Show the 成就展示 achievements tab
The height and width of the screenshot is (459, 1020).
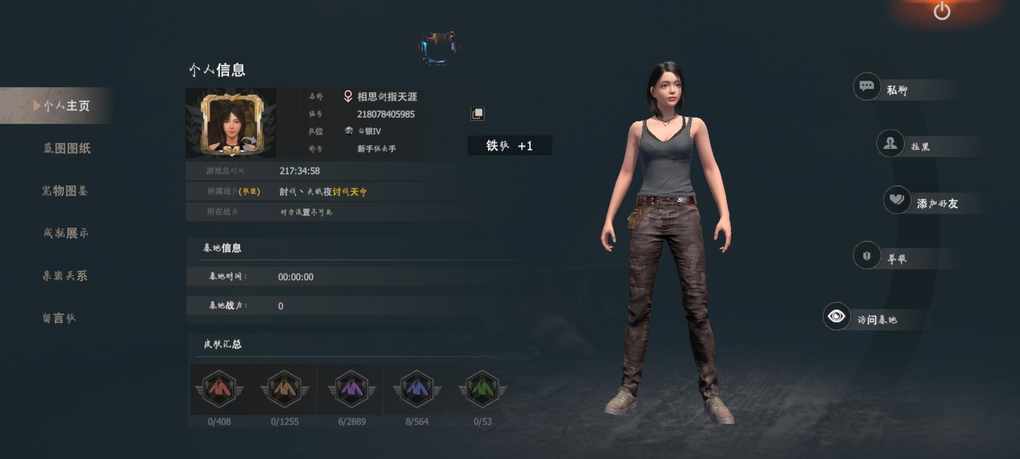point(66,233)
